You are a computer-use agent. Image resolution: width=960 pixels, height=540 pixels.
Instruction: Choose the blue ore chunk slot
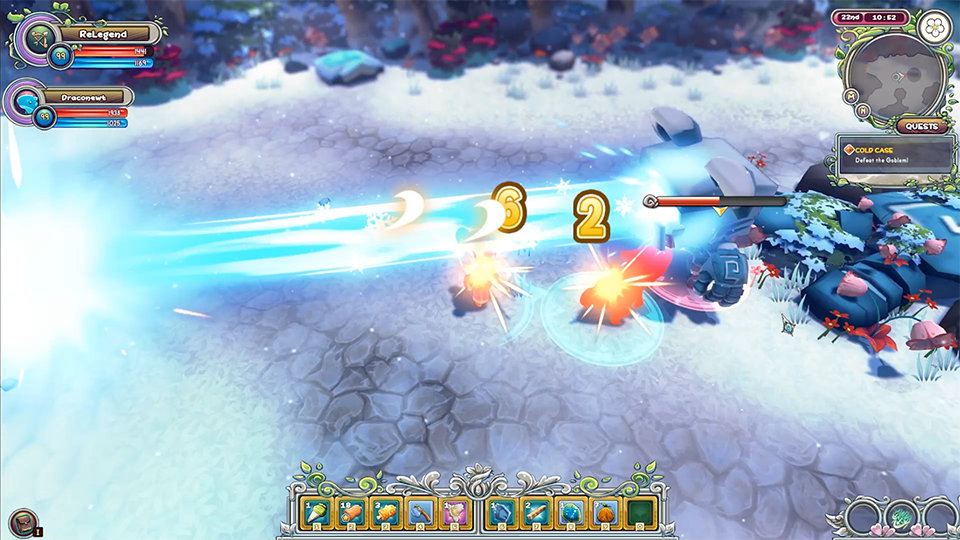click(502, 513)
